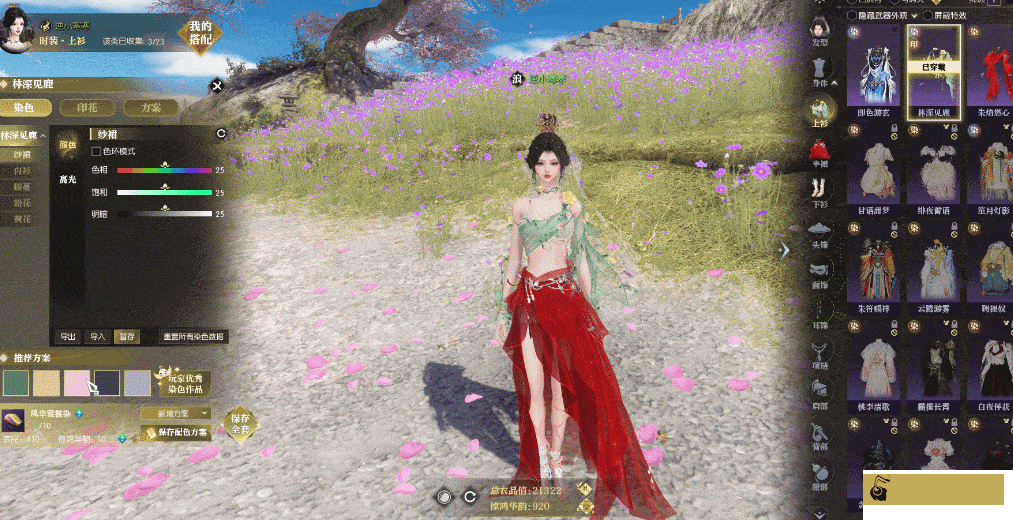The image size is (1013, 520).
Task: Click the 暂存 button
Action: (126, 337)
